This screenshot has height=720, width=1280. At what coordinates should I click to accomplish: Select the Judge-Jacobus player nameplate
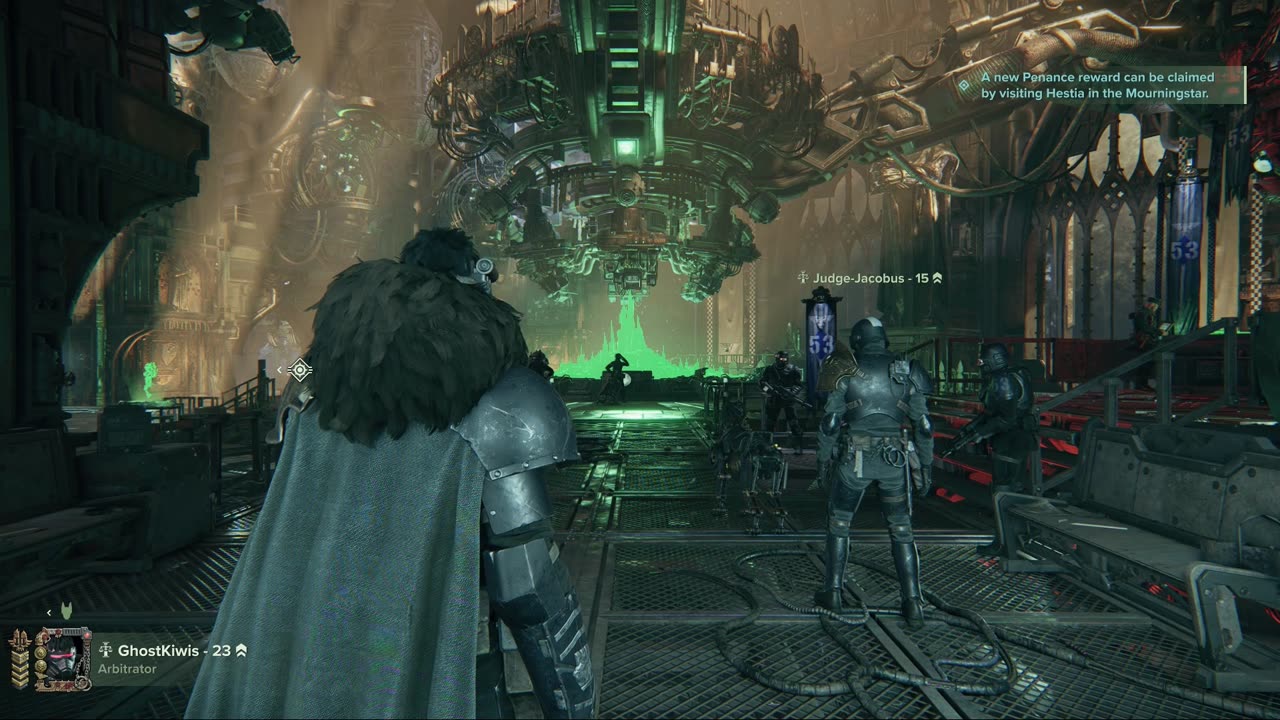870,278
